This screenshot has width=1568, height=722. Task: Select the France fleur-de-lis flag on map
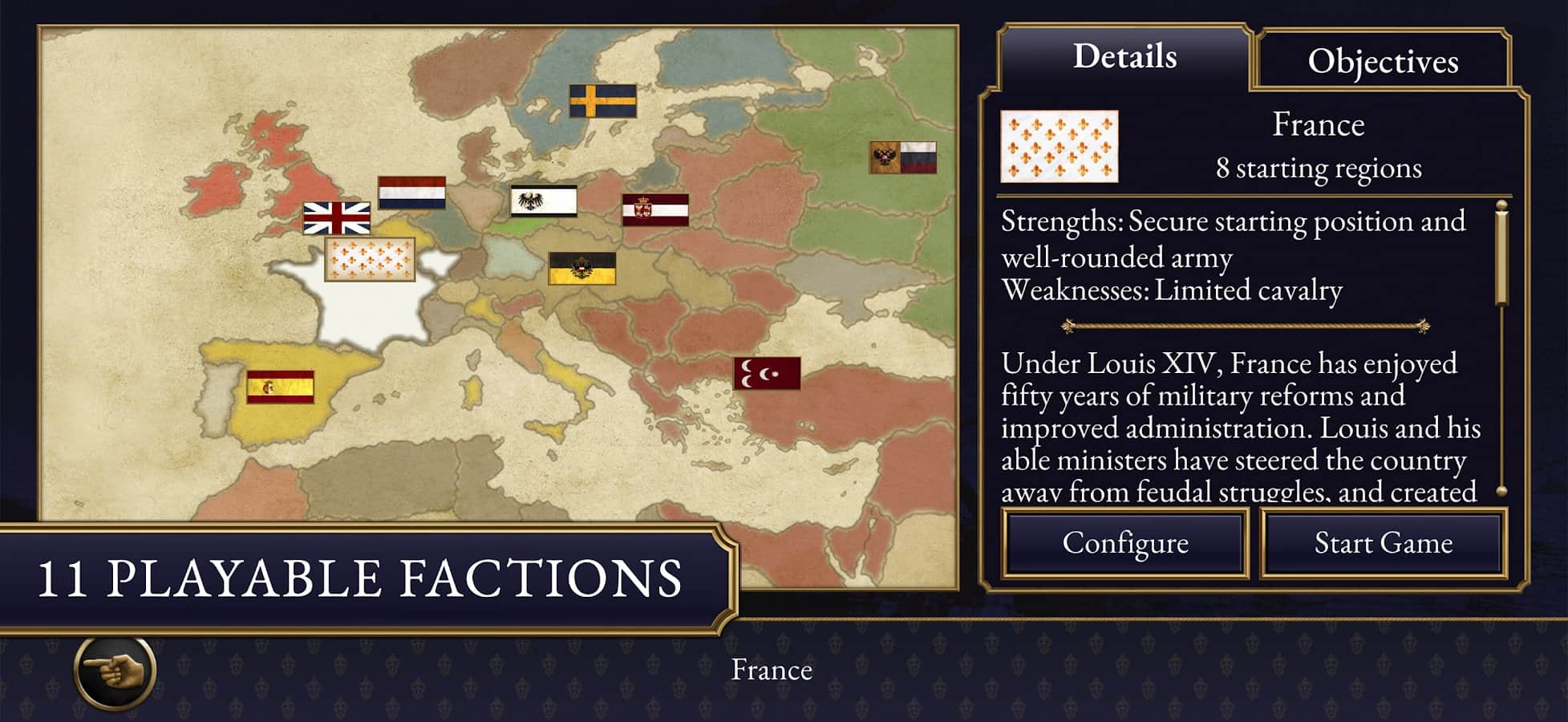[370, 259]
